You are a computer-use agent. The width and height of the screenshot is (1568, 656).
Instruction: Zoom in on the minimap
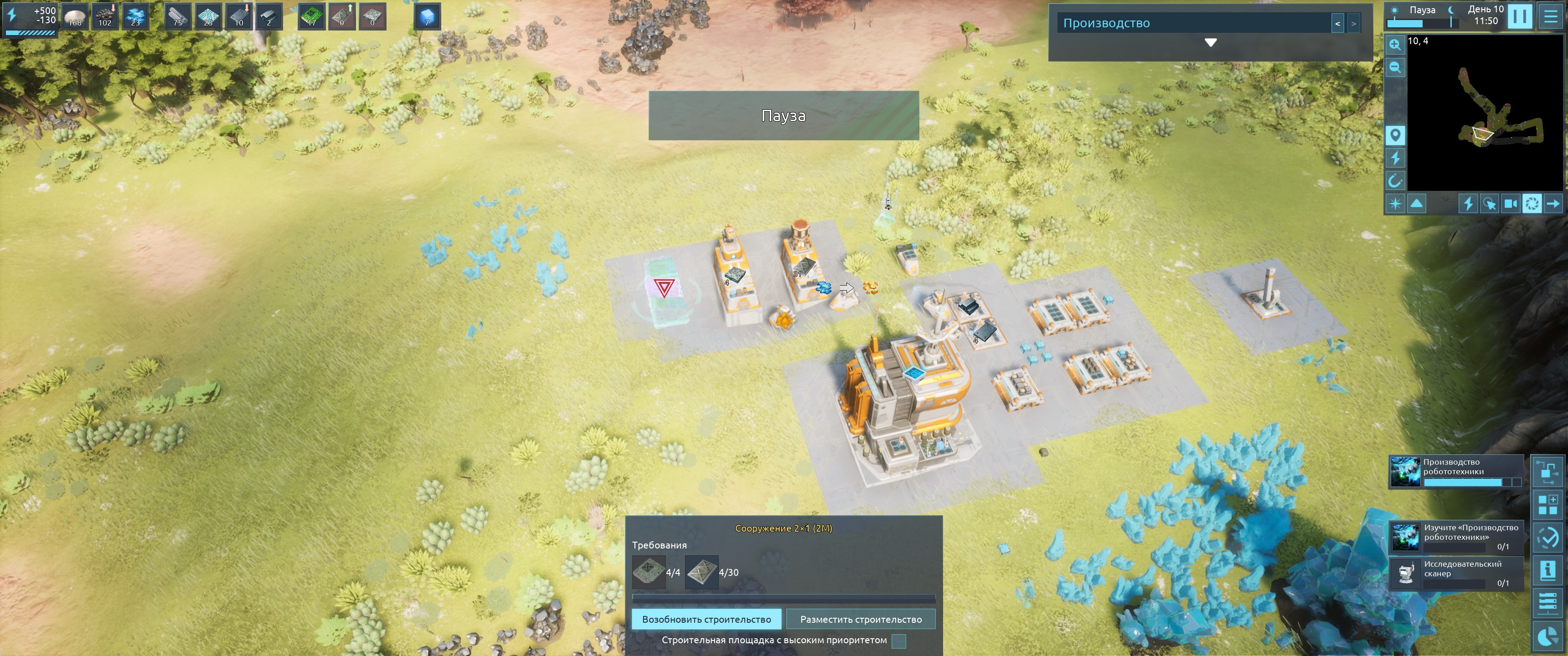tap(1395, 45)
